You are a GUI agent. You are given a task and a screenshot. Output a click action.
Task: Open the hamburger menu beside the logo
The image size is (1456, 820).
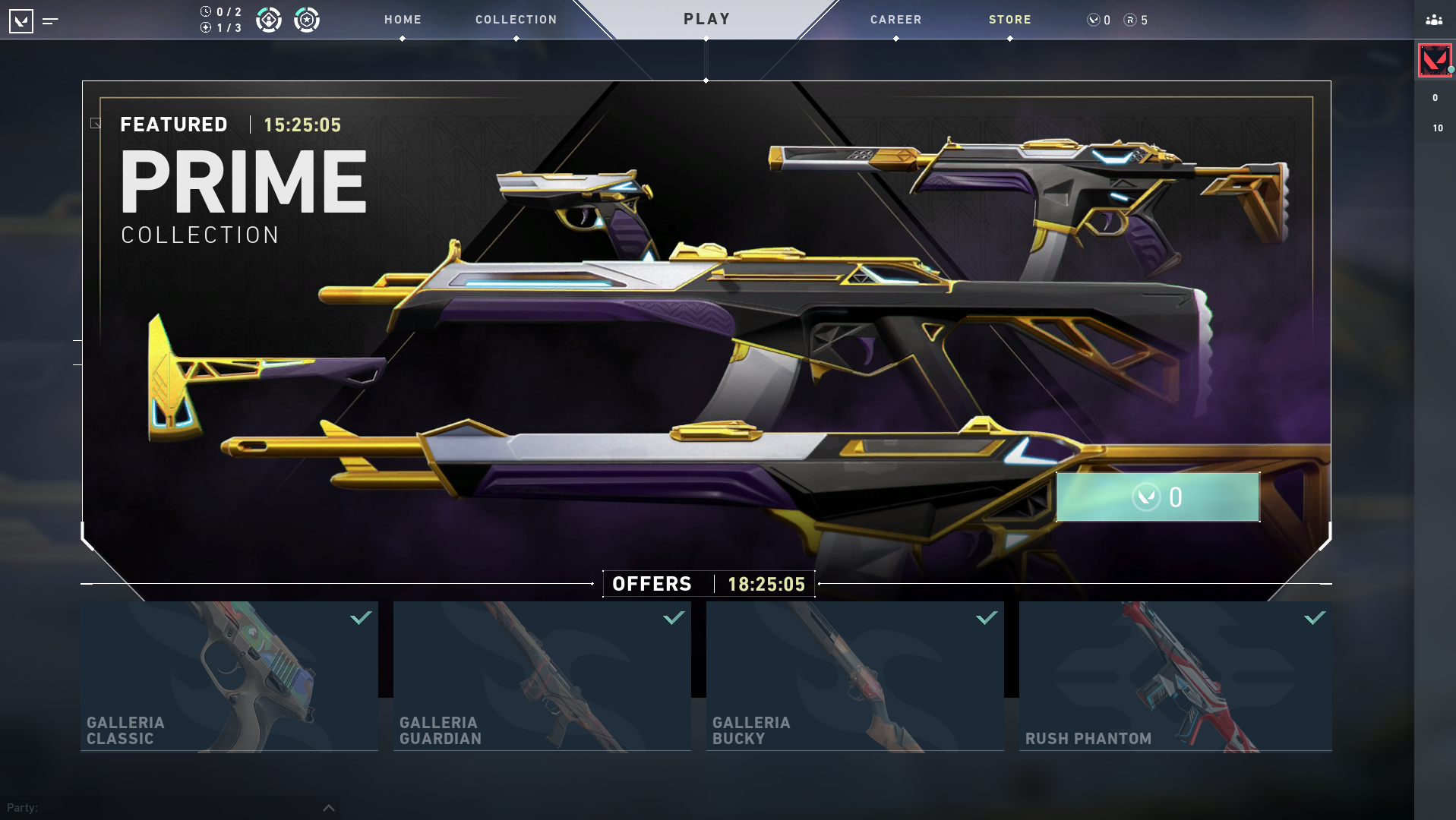coord(50,21)
